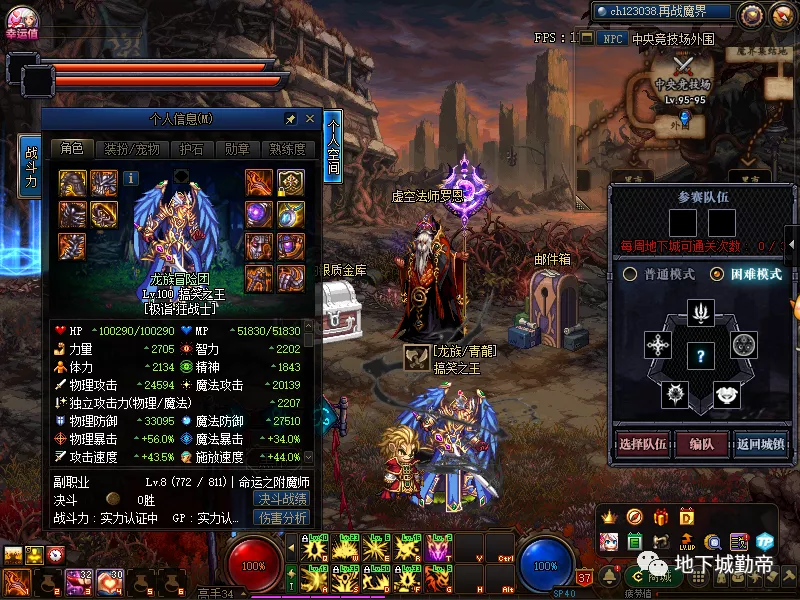
Task: Select 普通模式 normal mode
Action: pyautogui.click(x=659, y=274)
